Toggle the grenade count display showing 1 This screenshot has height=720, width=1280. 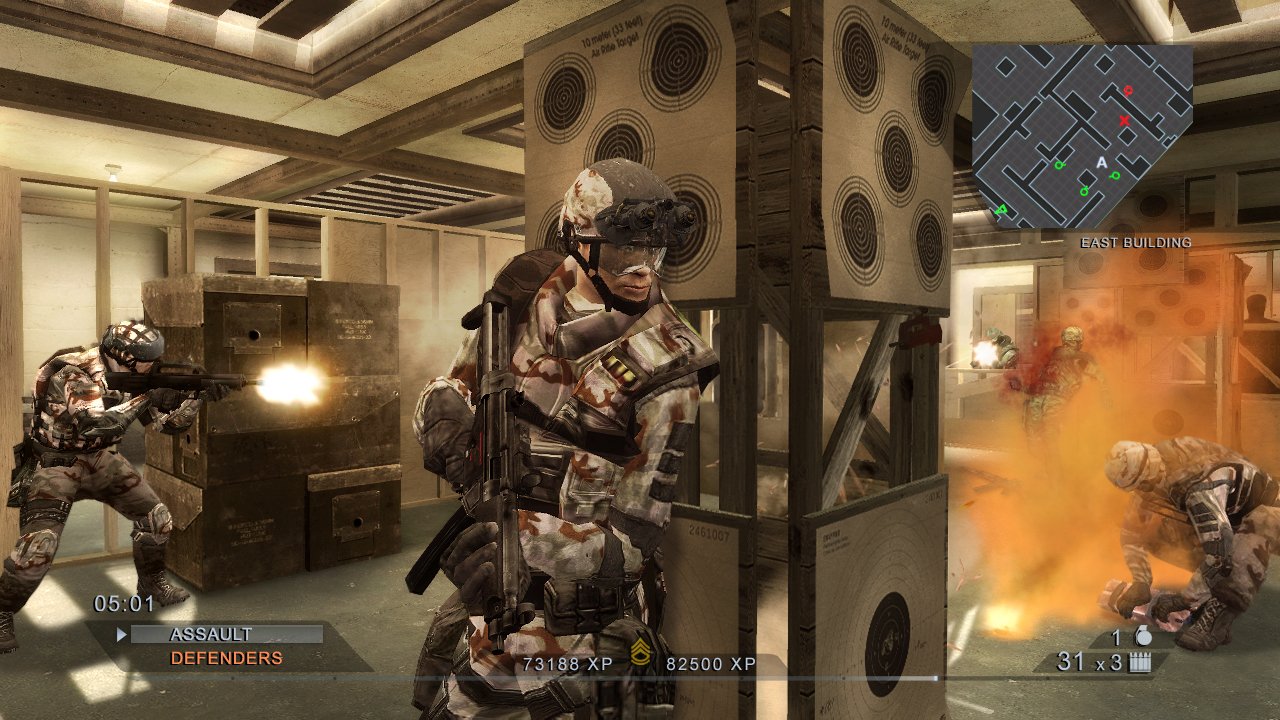[x=1115, y=638]
